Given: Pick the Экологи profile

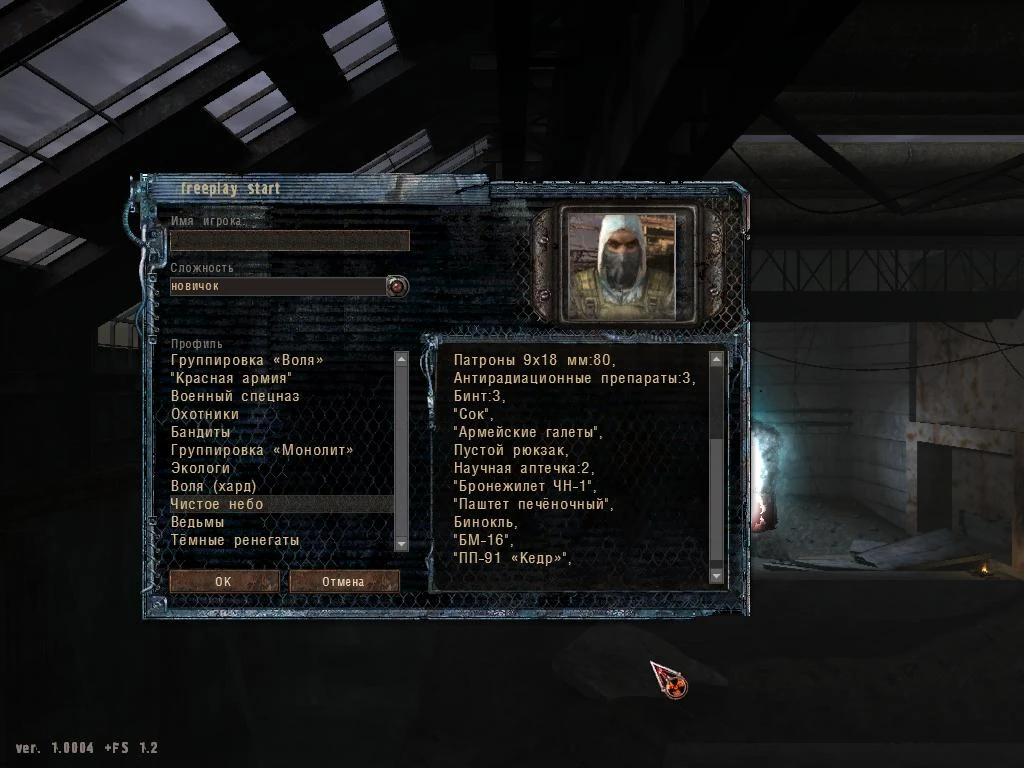Looking at the screenshot, I should point(201,468).
